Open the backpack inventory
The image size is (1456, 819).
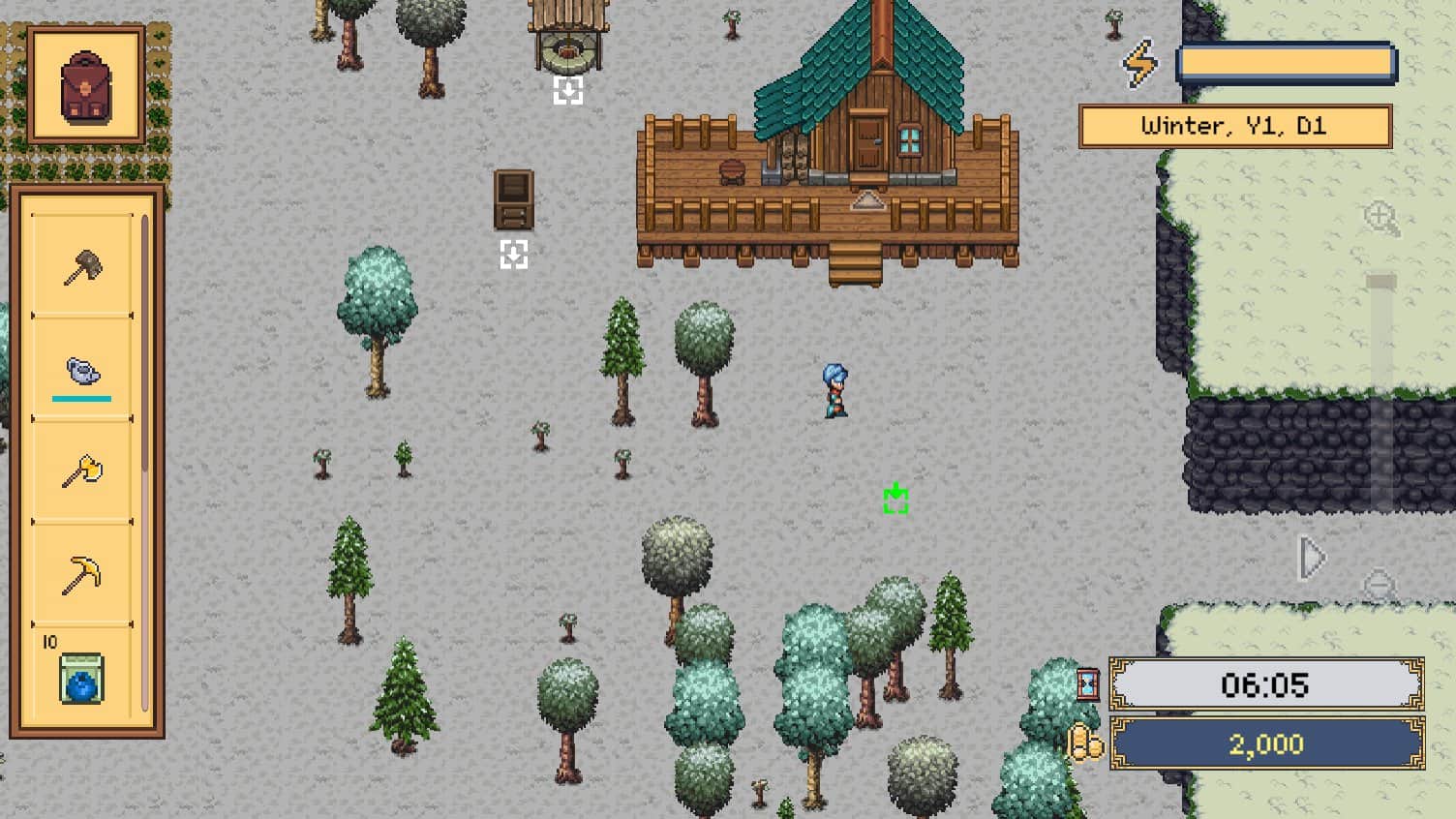point(86,84)
